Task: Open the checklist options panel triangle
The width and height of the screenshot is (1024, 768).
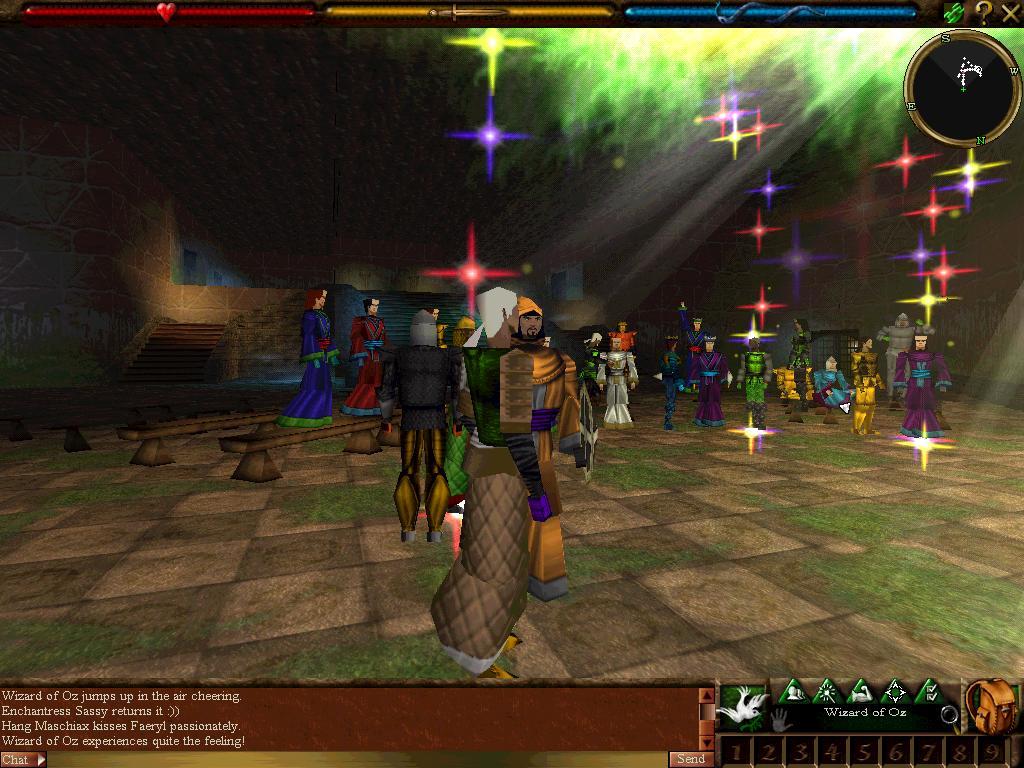Action: pos(929,691)
